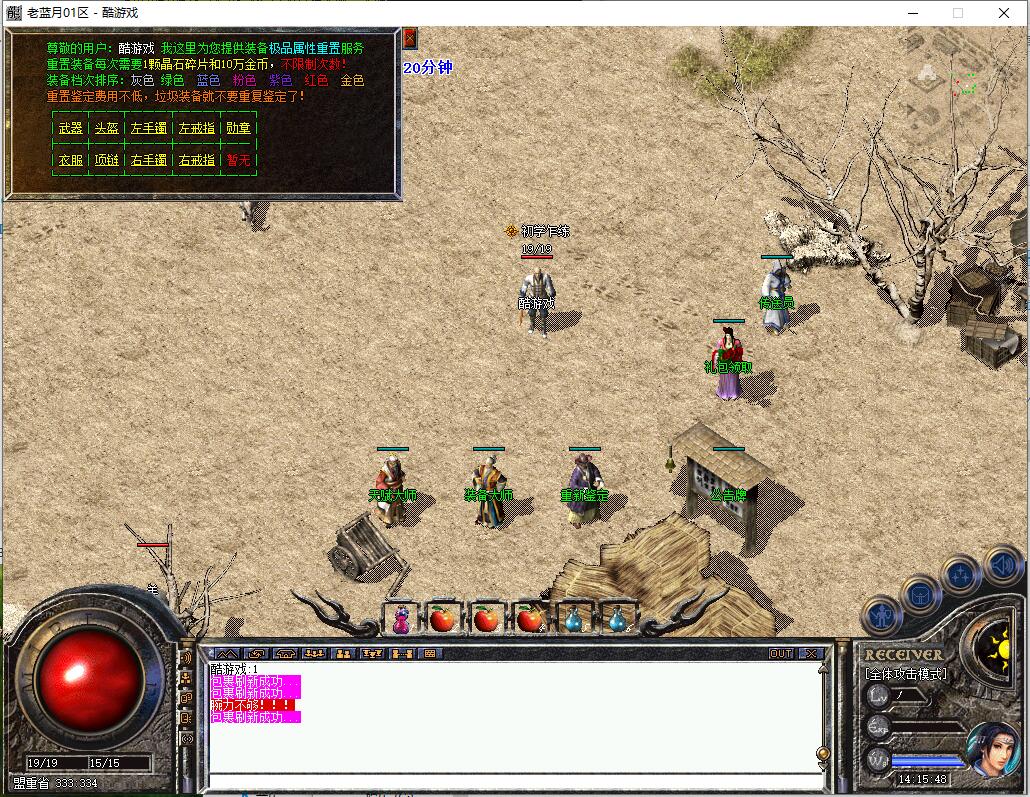Use the purple potion in the belt

click(401, 619)
